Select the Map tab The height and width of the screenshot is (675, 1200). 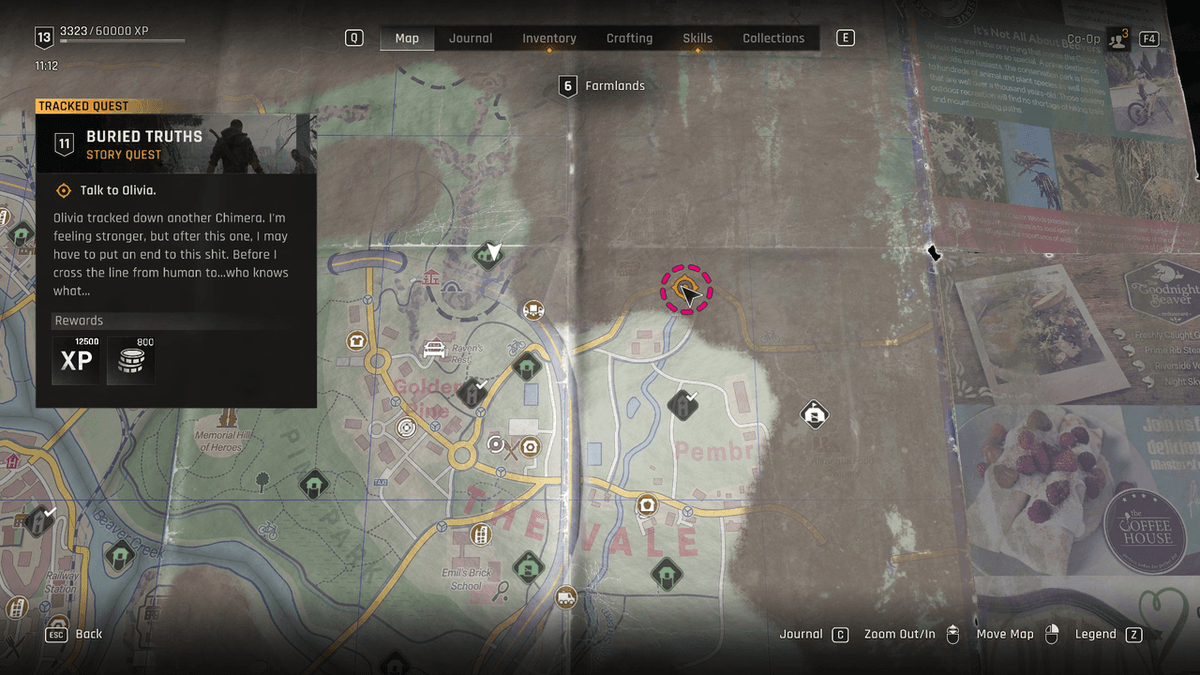tap(407, 38)
